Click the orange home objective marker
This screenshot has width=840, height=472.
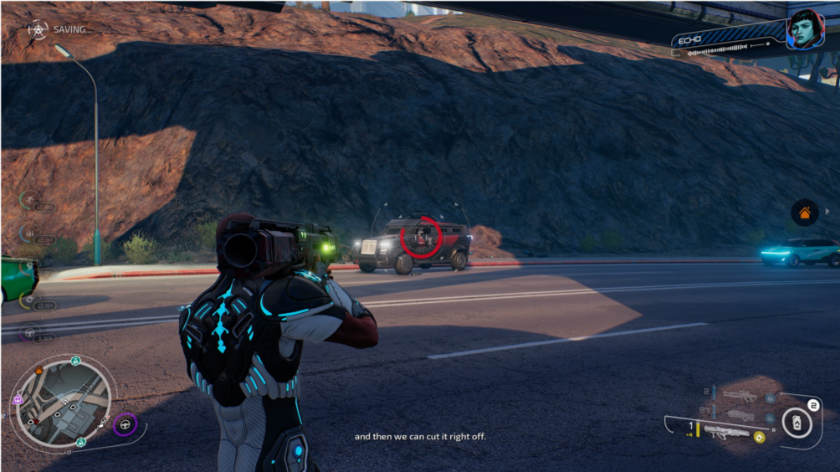pos(804,212)
